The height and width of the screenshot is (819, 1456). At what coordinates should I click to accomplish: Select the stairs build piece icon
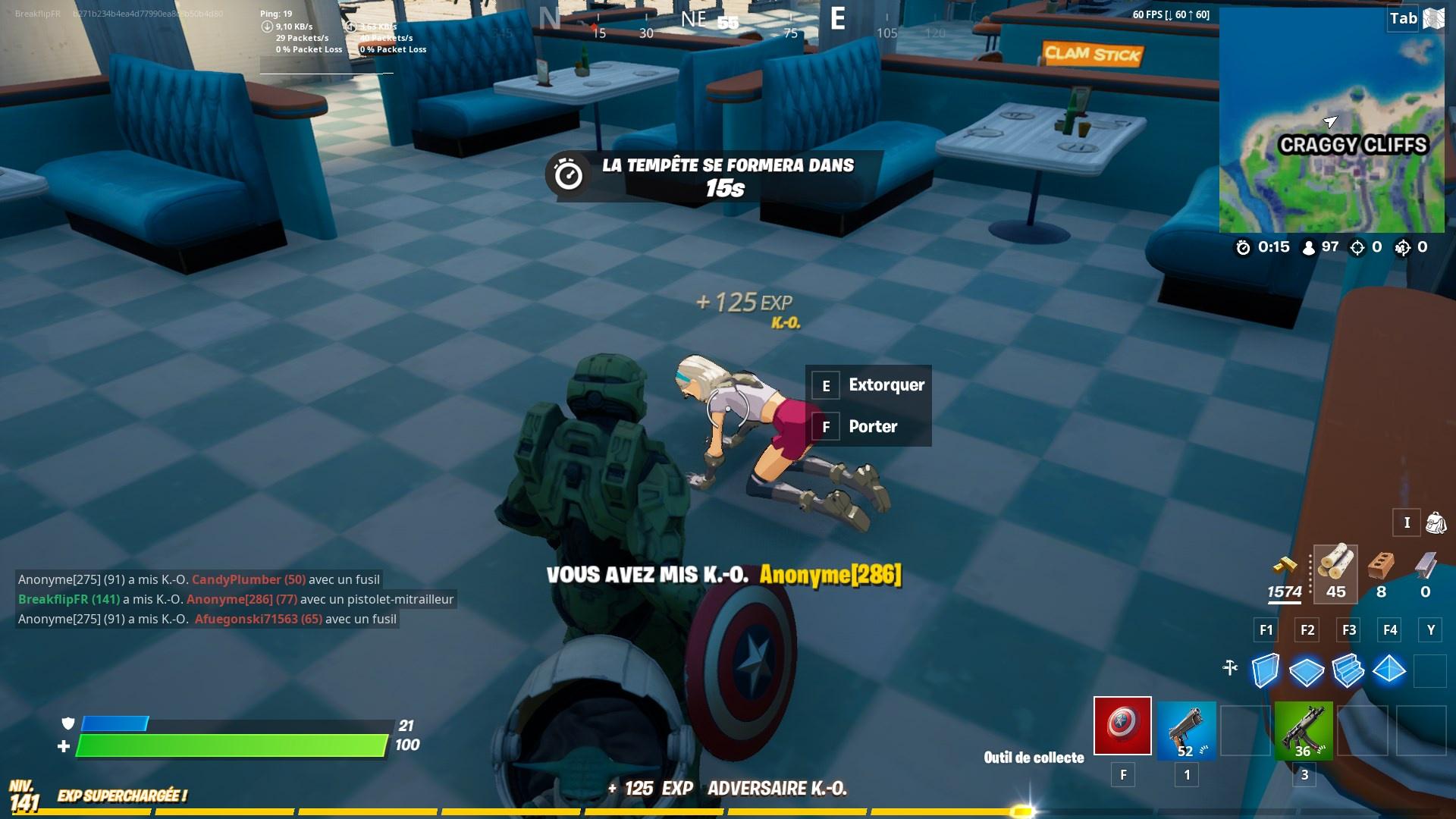(1348, 670)
